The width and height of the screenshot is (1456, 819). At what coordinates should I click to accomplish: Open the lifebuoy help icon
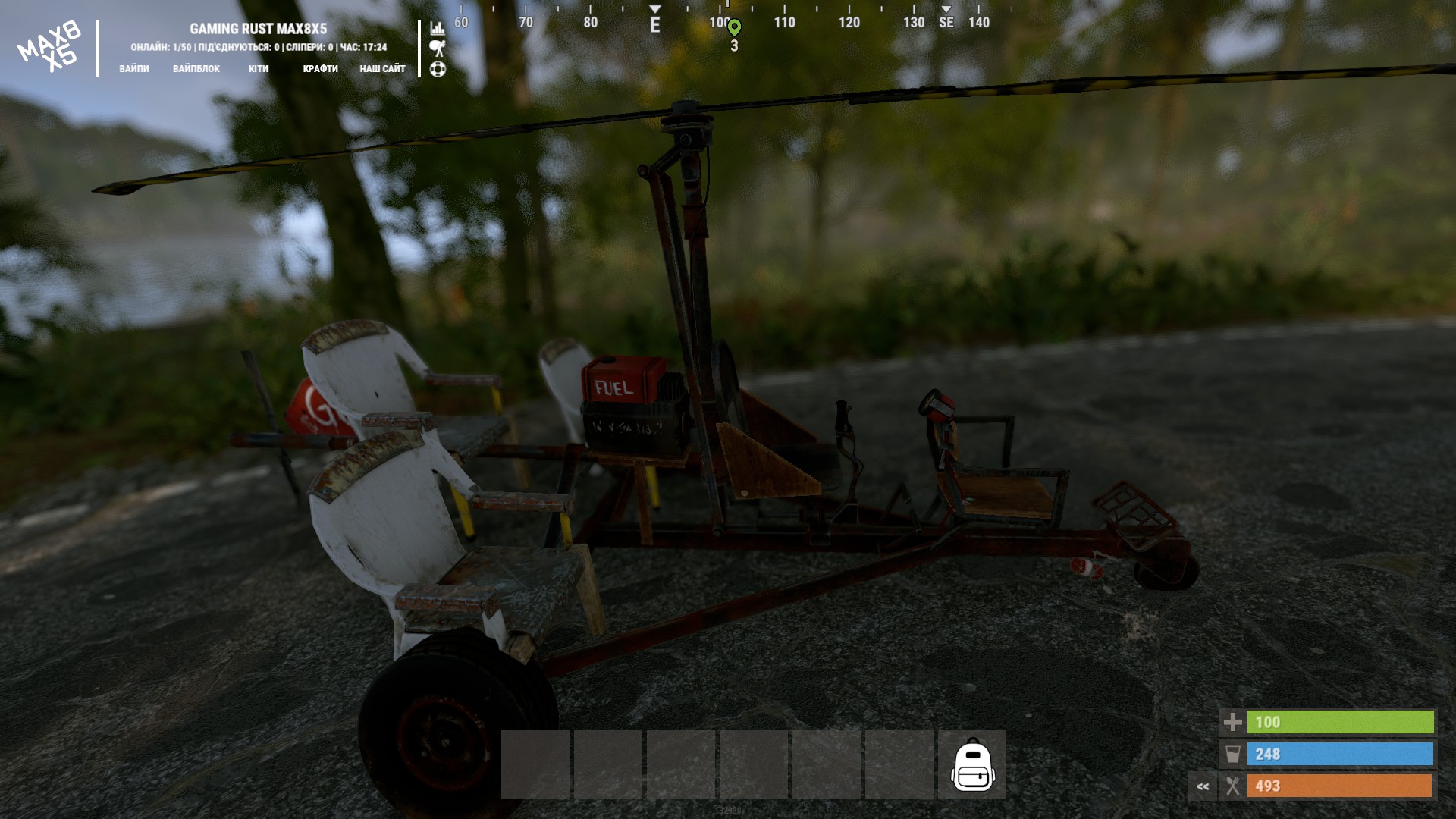(438, 69)
